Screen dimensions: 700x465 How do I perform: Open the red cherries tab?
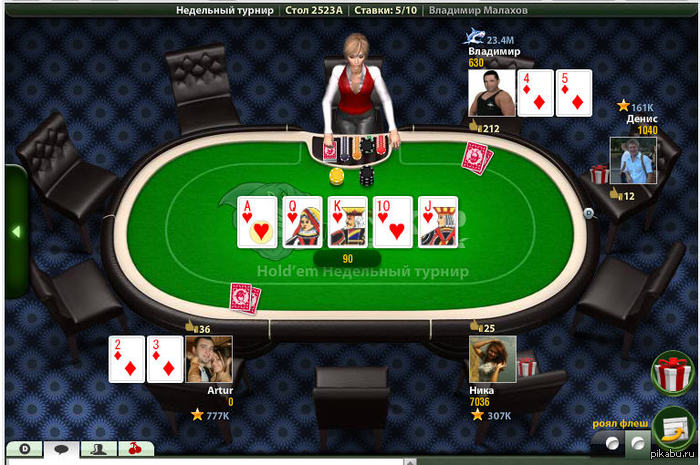tap(136, 451)
